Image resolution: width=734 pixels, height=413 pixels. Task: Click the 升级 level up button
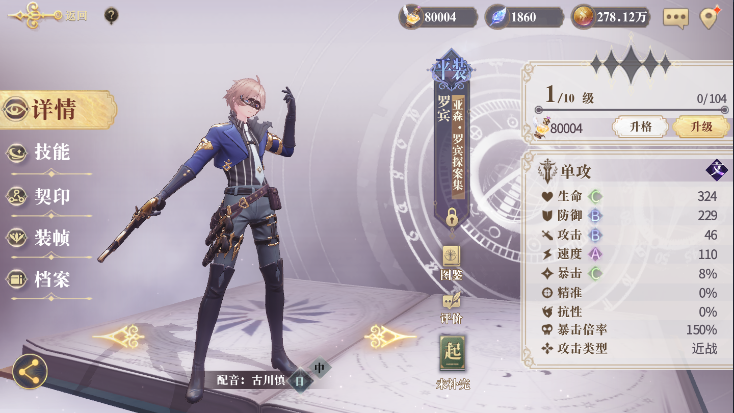[700, 127]
